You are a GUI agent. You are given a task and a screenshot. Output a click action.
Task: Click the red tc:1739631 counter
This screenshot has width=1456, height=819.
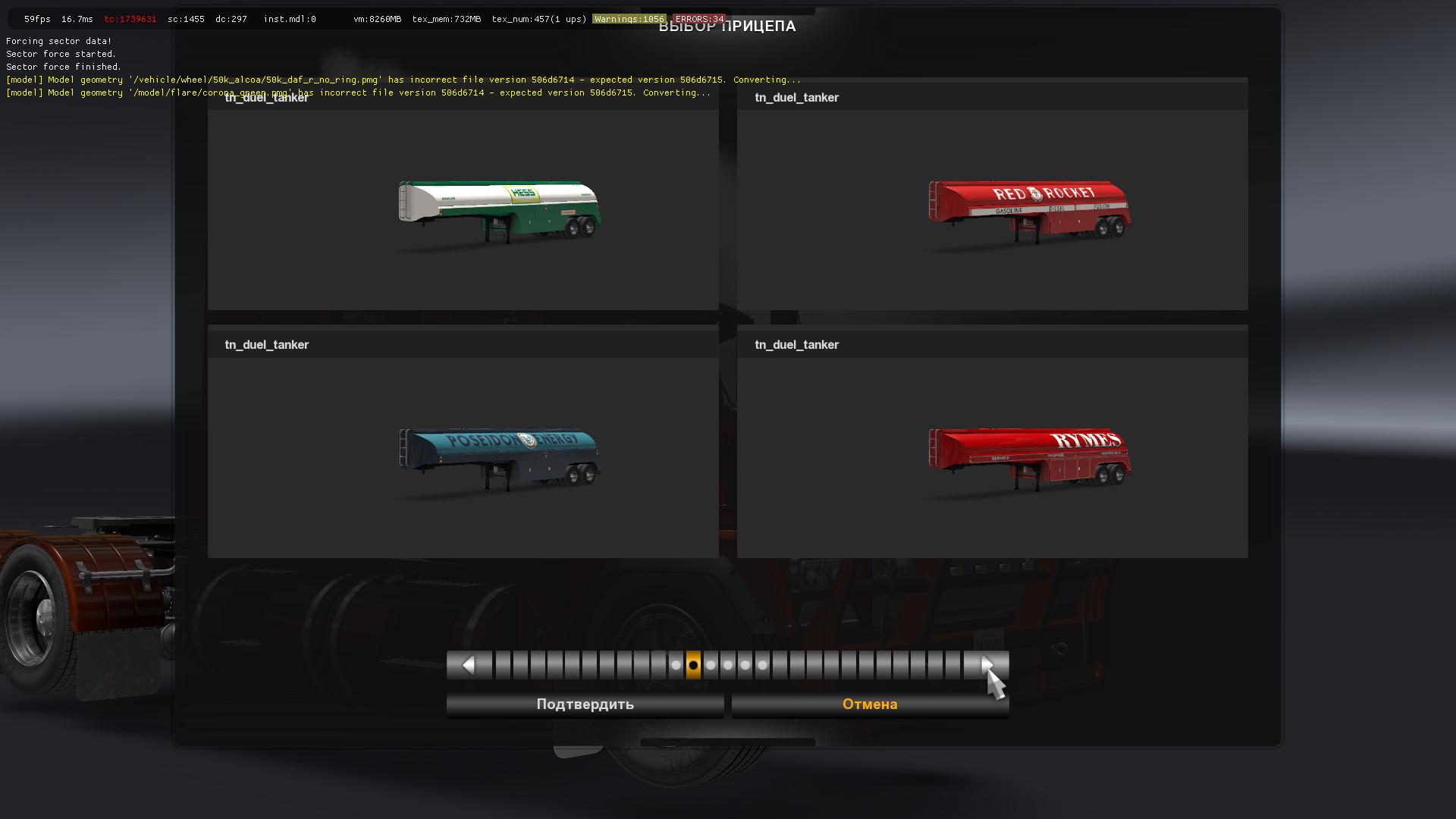(x=130, y=19)
